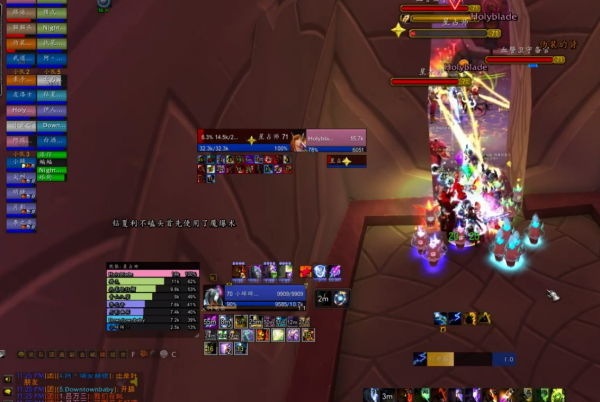Click the top pink bar in damage meter
600x402 pixels.
coord(152,273)
